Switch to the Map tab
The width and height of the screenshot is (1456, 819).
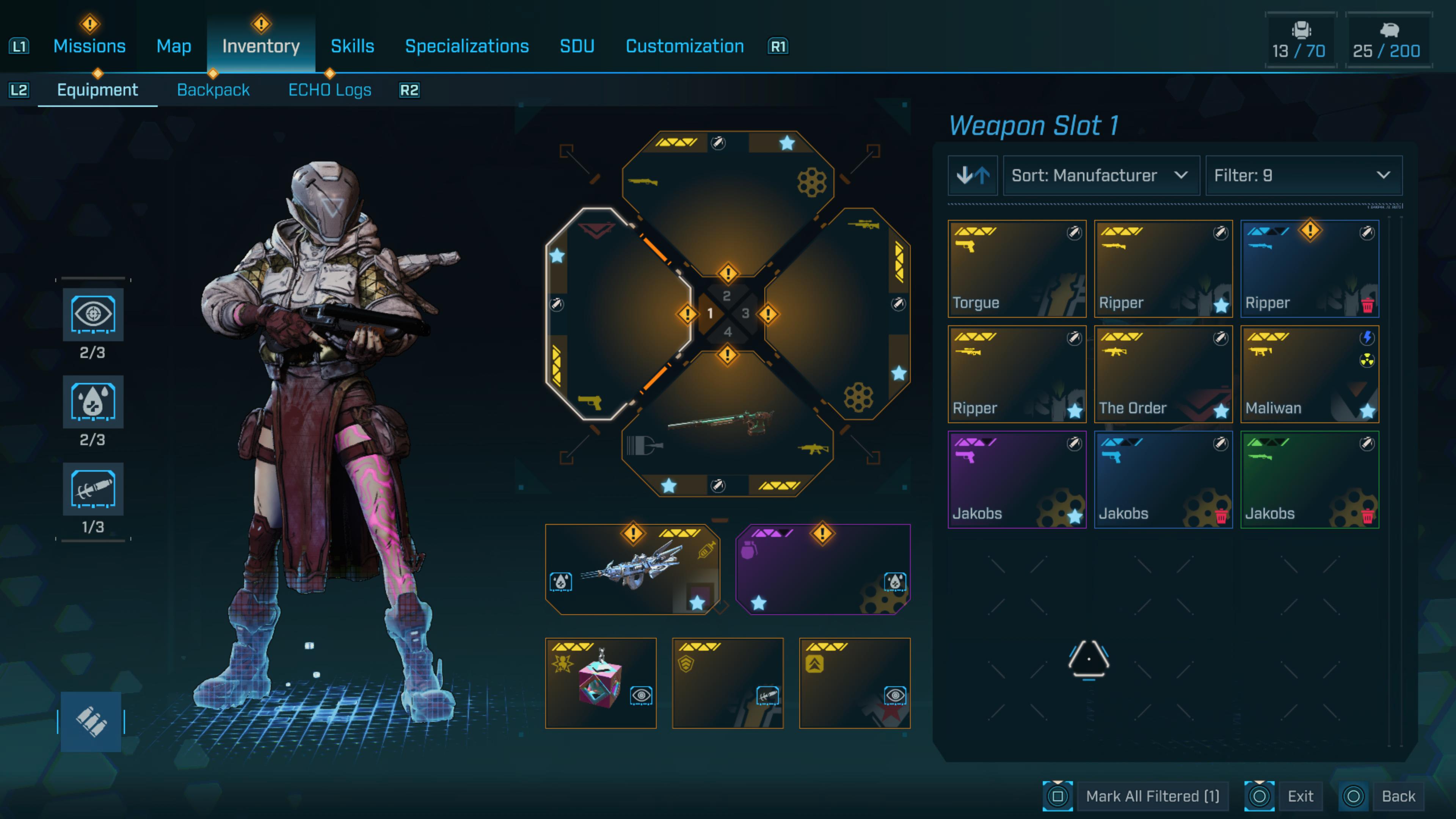click(x=174, y=46)
